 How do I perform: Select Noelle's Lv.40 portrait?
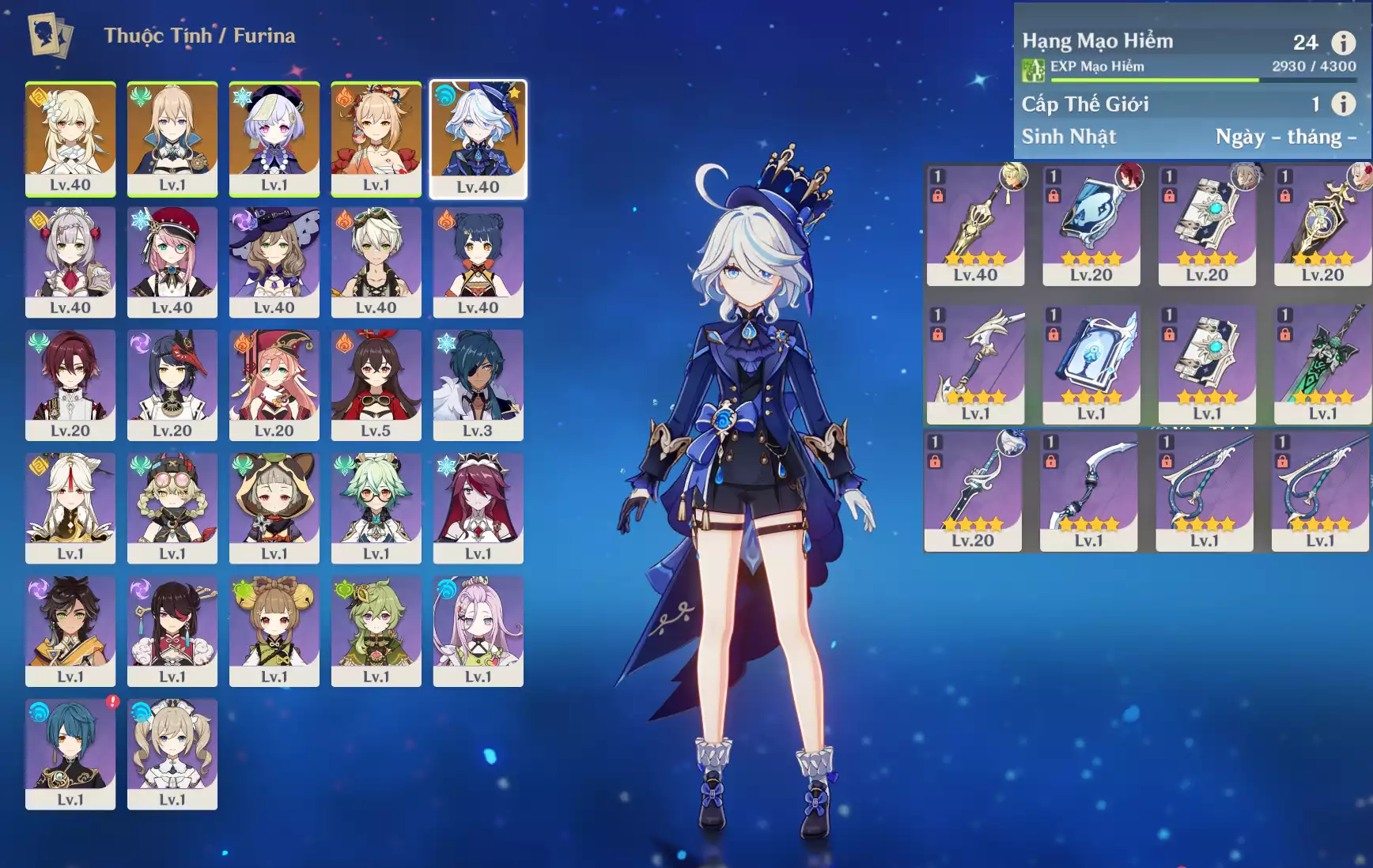click(70, 262)
